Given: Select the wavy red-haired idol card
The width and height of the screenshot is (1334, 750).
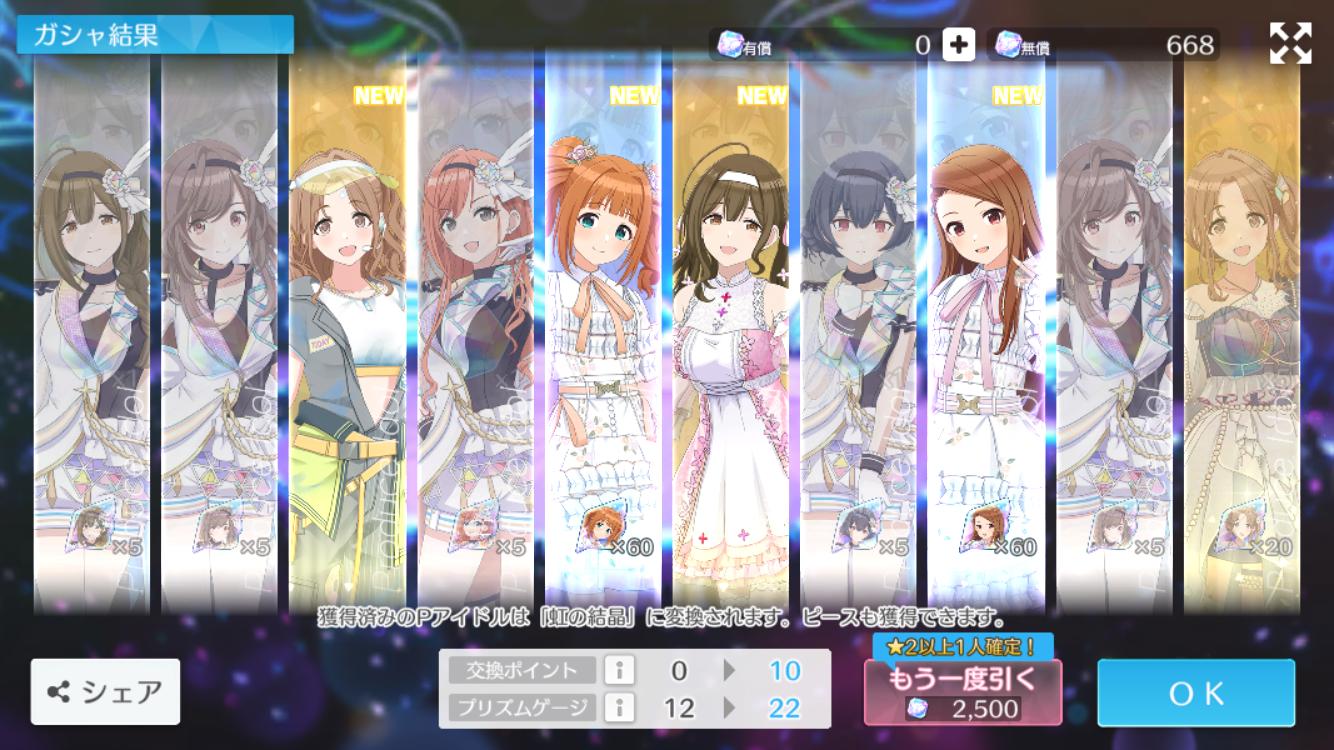Looking at the screenshot, I should [475, 330].
